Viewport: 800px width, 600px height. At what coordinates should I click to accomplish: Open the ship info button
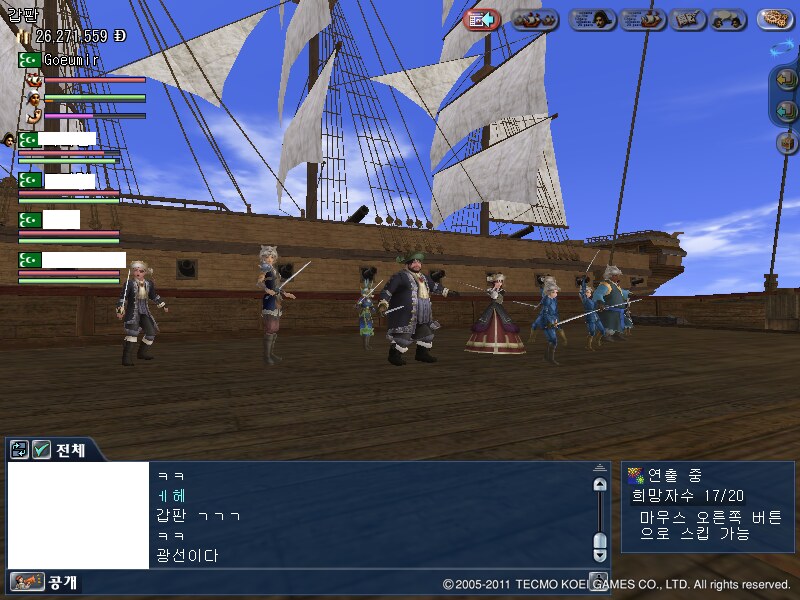click(642, 19)
